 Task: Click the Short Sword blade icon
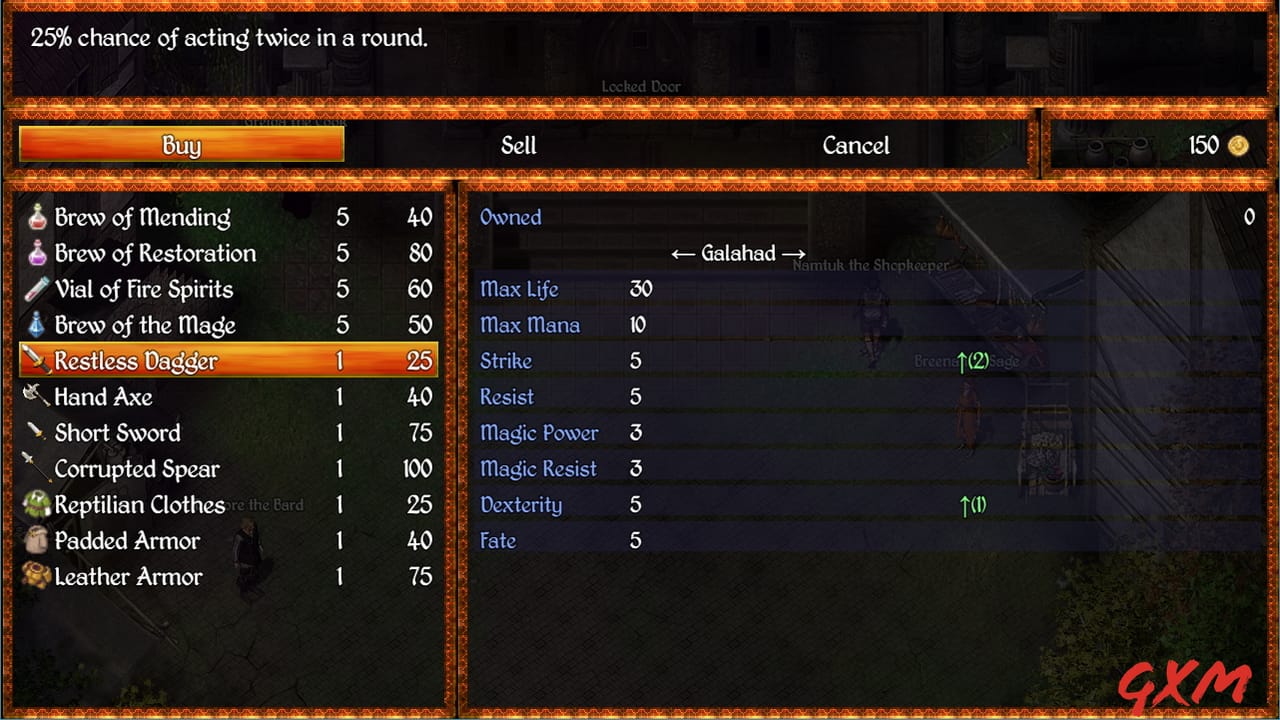(35, 433)
